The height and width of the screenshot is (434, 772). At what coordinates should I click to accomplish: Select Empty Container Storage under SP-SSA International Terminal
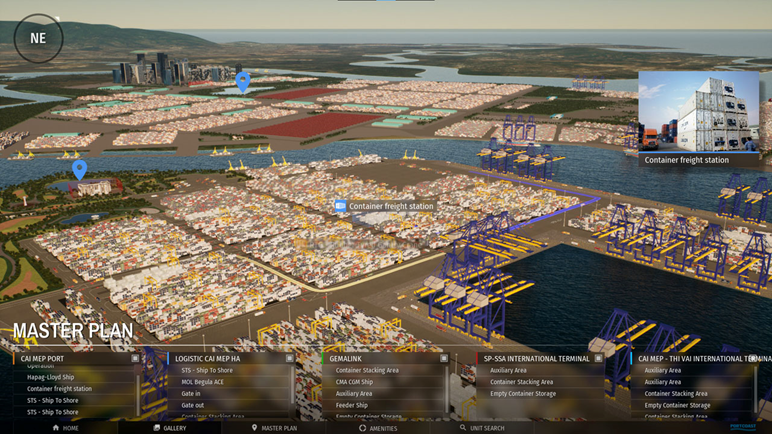[523, 394]
